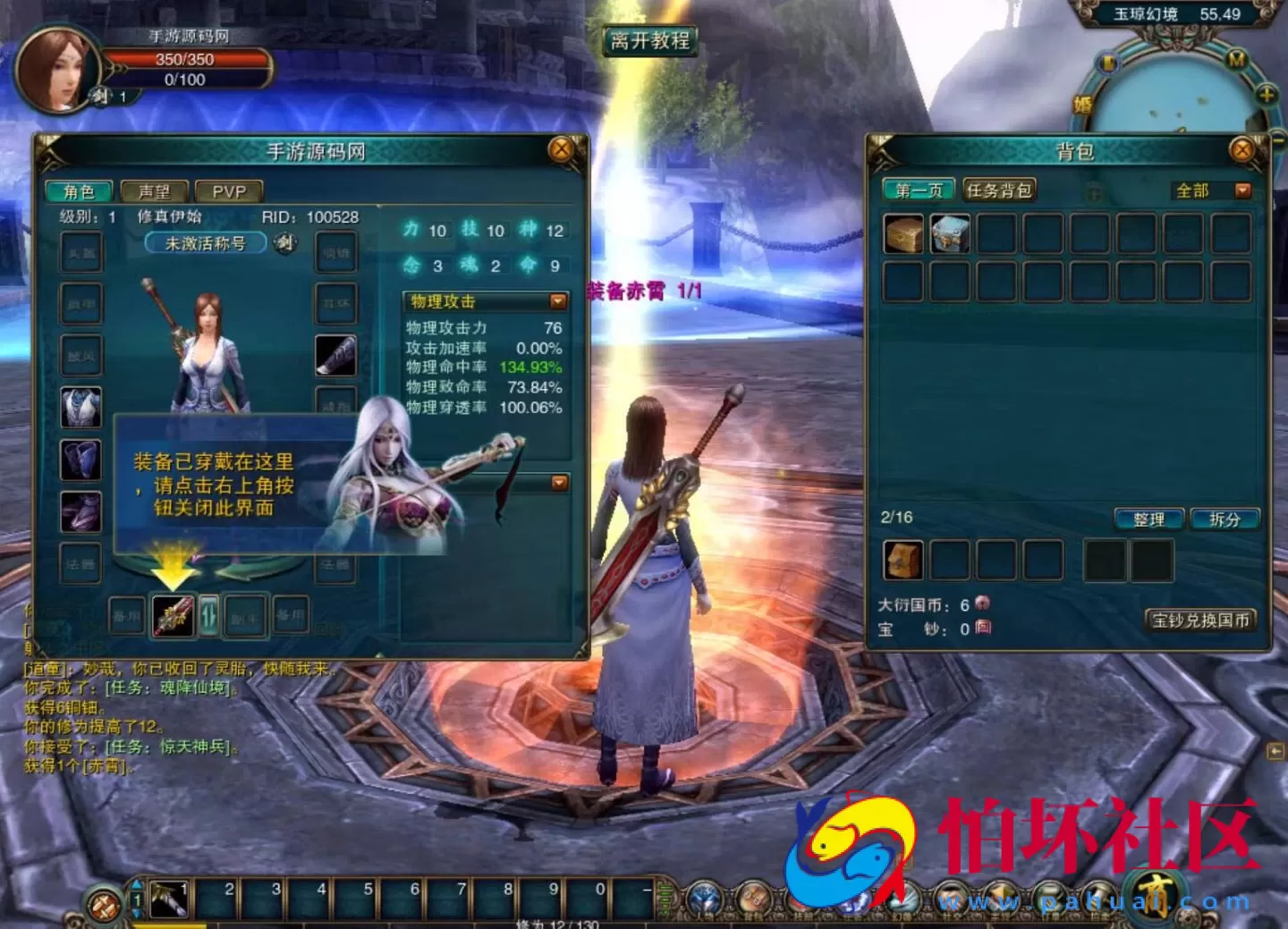Click the 整理 sort button in the backpack
Viewport: 1288px width, 929px height.
(x=1148, y=519)
